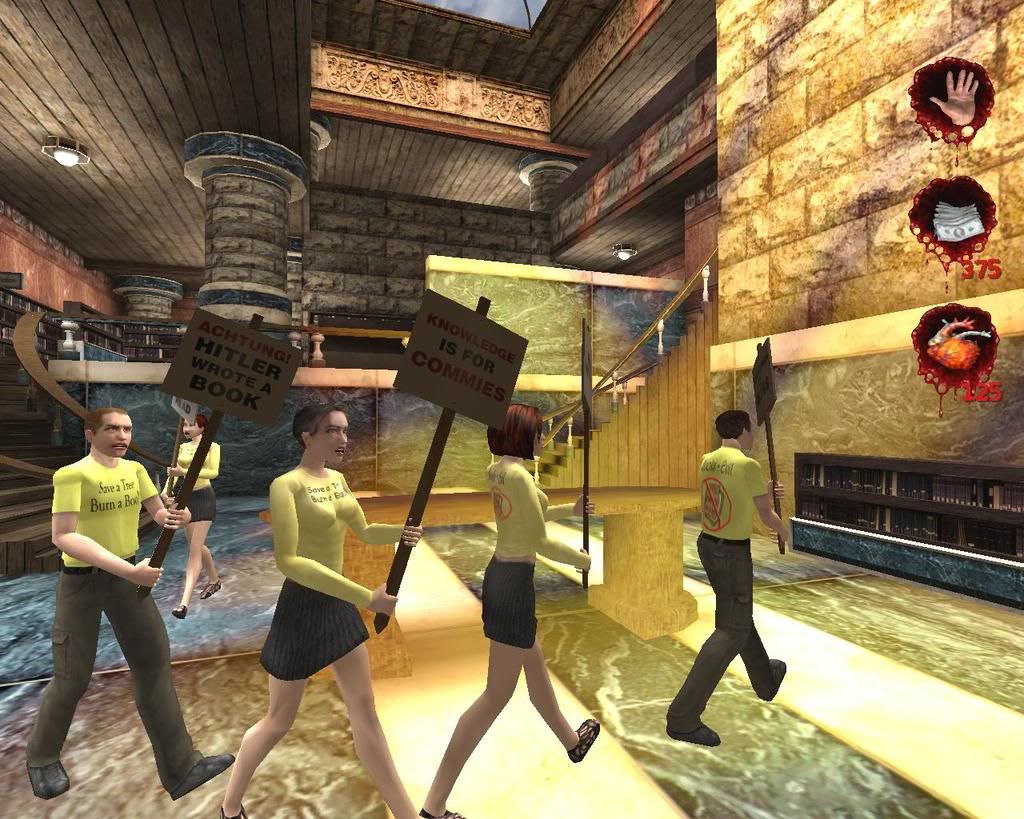Select the open hand weapon icon
The height and width of the screenshot is (819, 1024).
pyautogui.click(x=951, y=99)
